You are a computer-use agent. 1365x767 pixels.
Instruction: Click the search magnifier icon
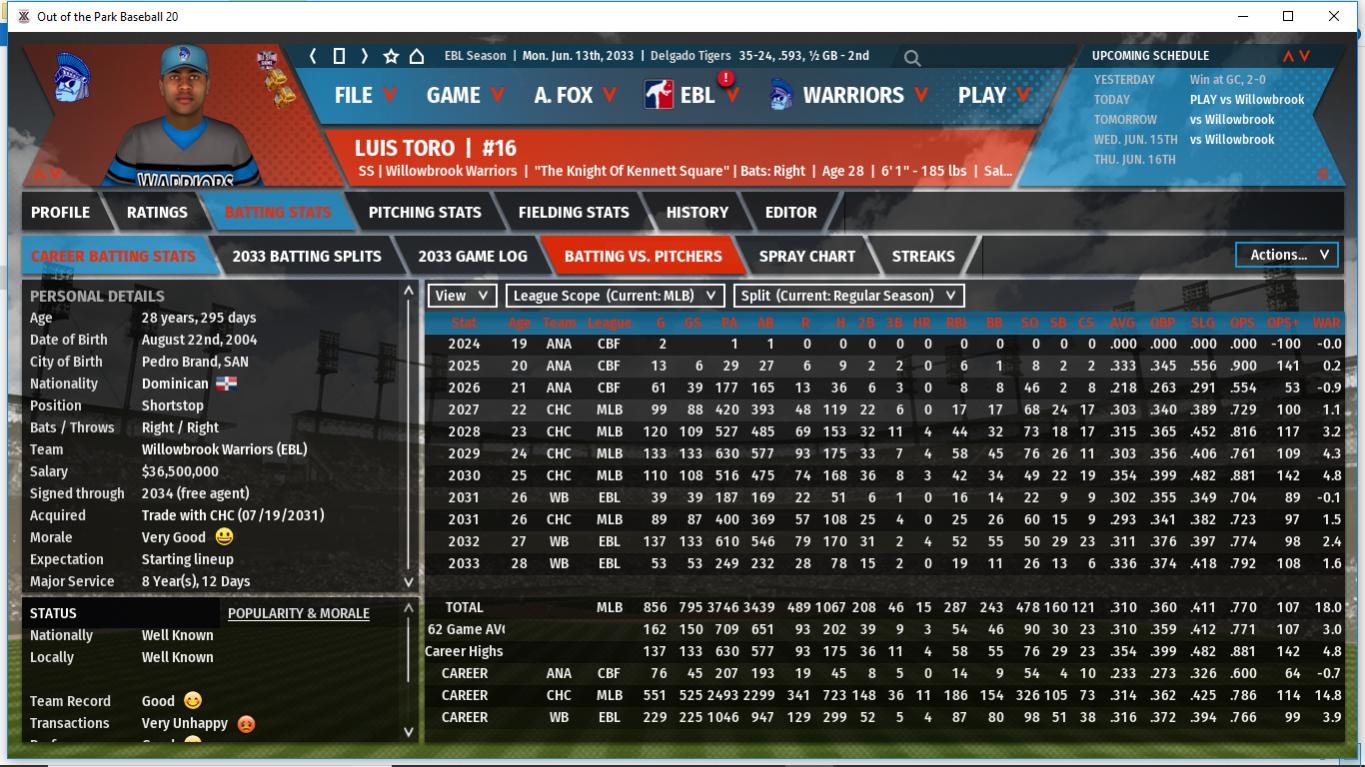pos(912,58)
